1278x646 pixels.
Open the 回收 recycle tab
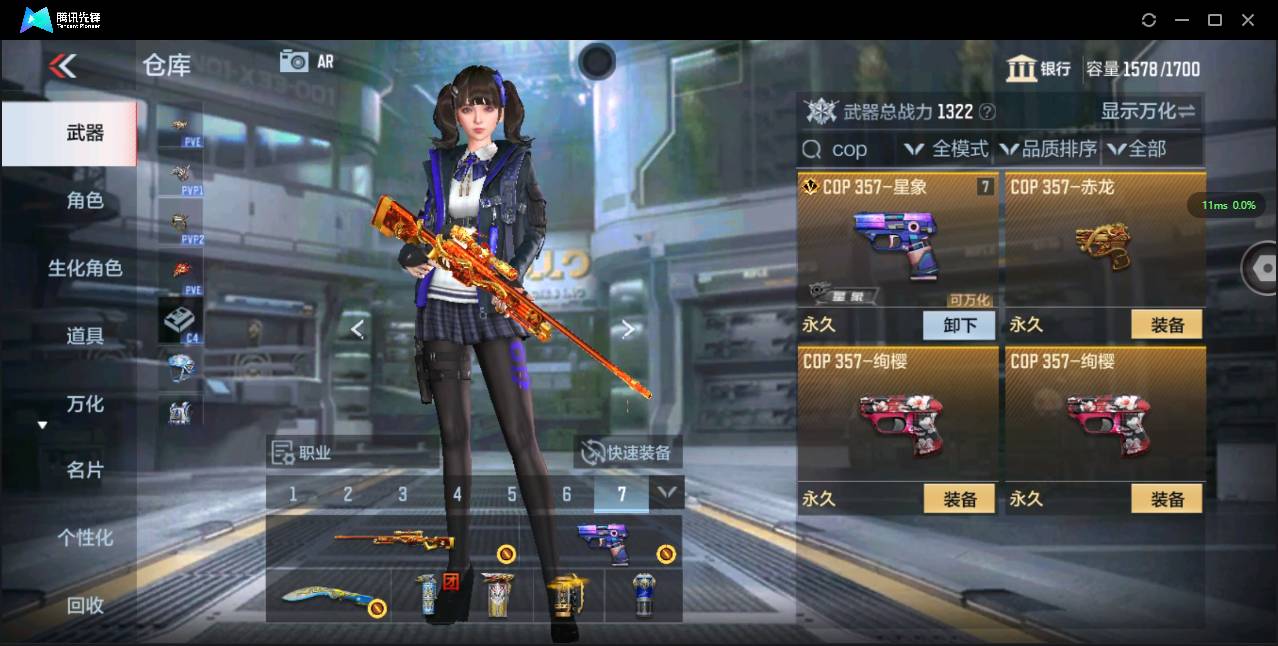point(84,605)
